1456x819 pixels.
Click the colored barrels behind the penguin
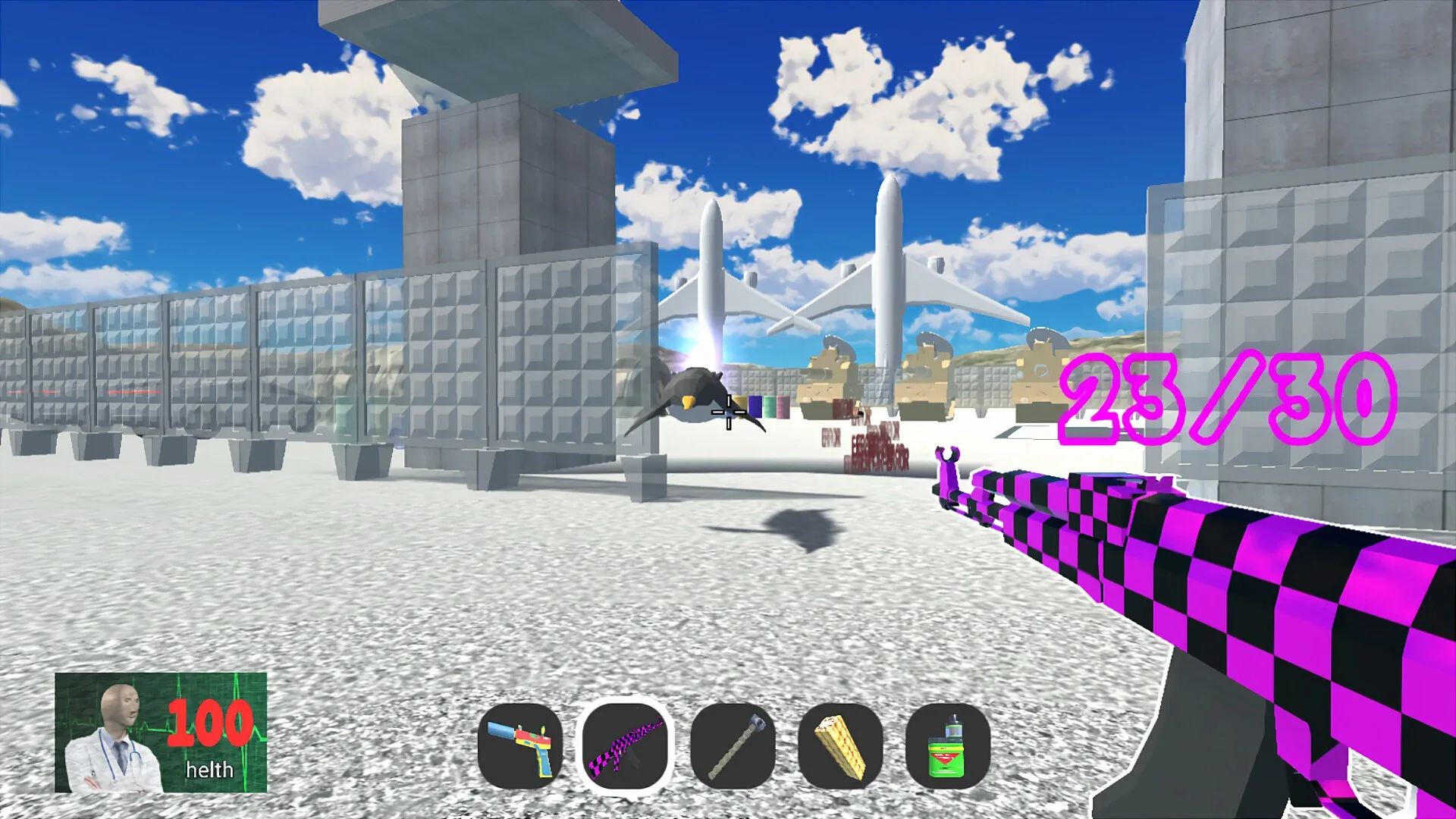click(x=768, y=406)
